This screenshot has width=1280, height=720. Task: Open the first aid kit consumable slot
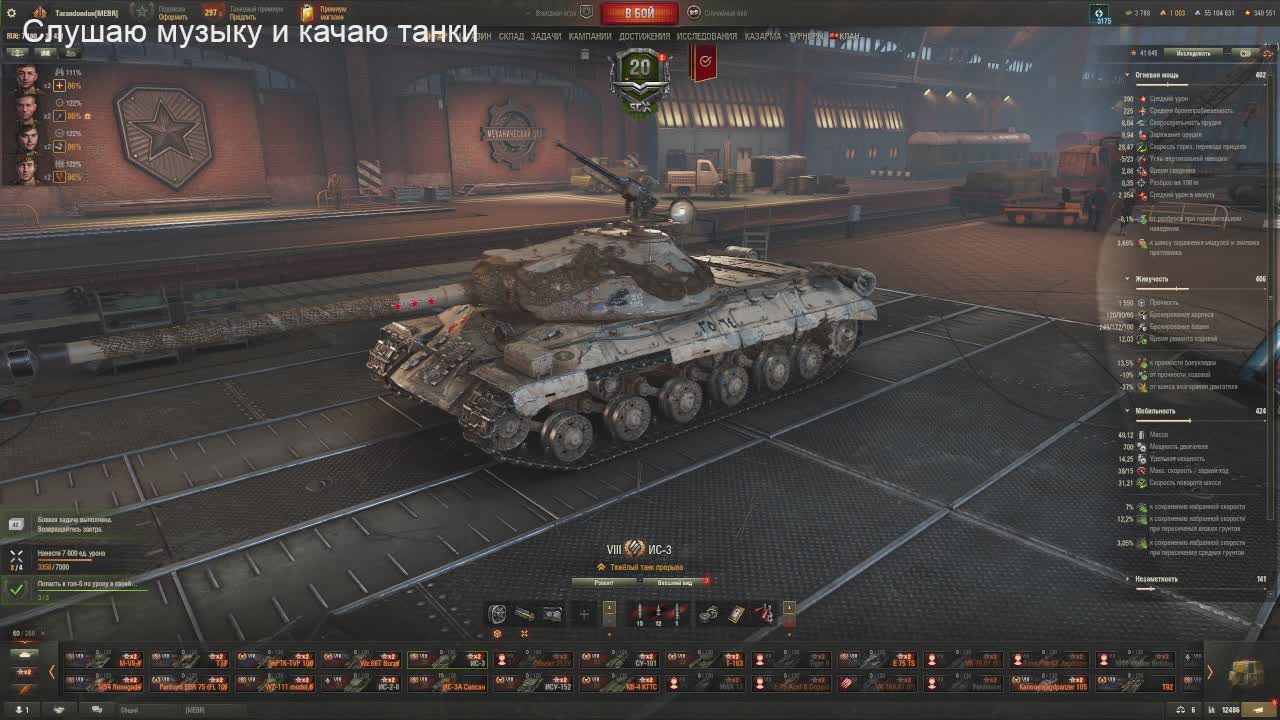click(737, 614)
